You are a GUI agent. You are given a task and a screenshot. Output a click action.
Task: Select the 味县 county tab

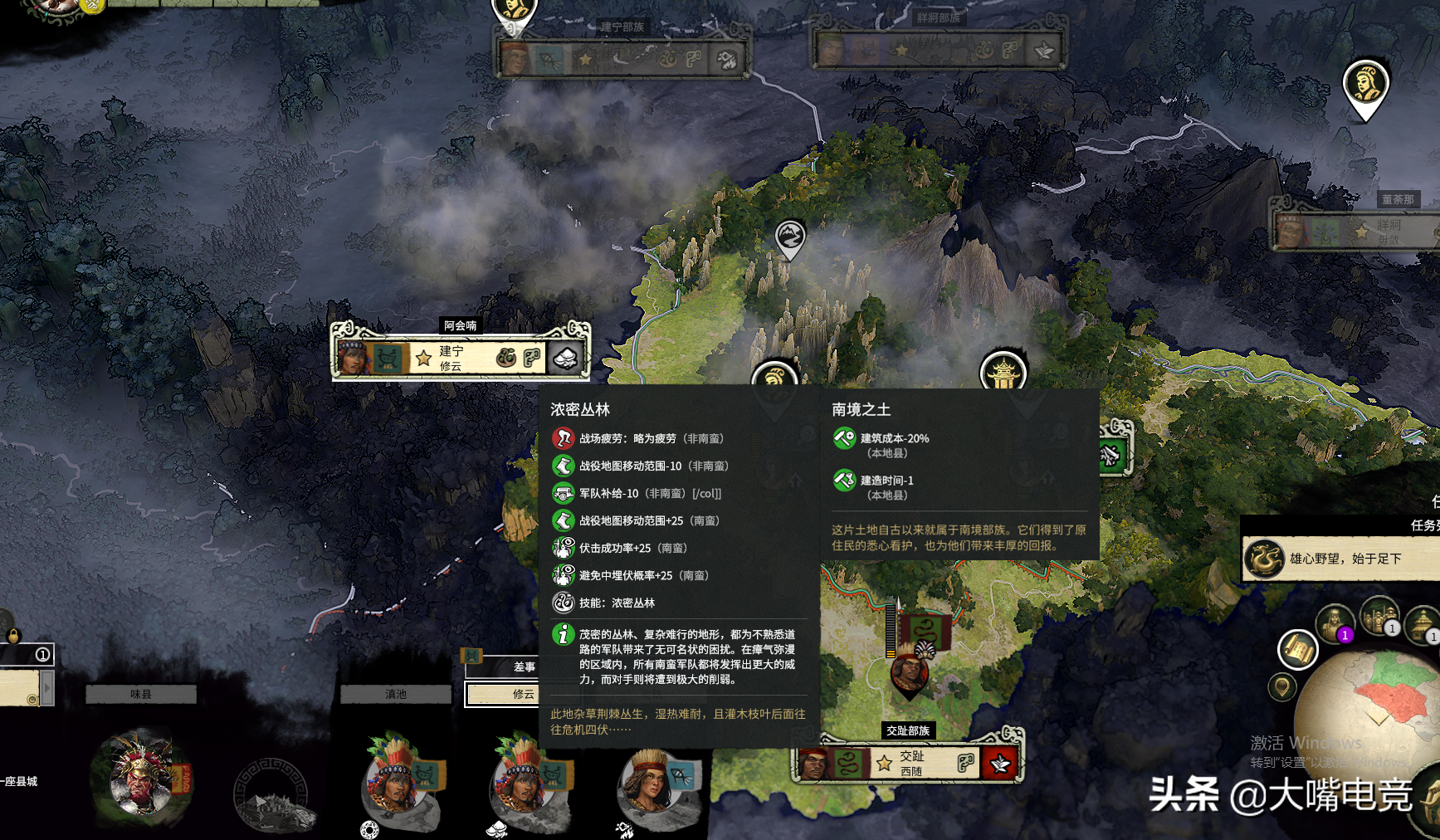(141, 694)
